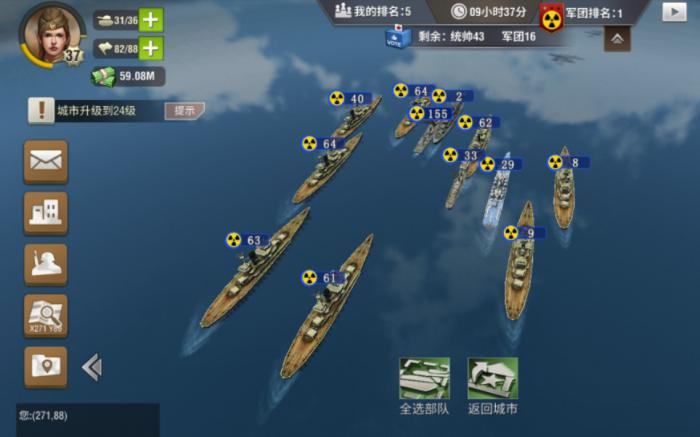Tap the 提示 hint button

(185, 110)
